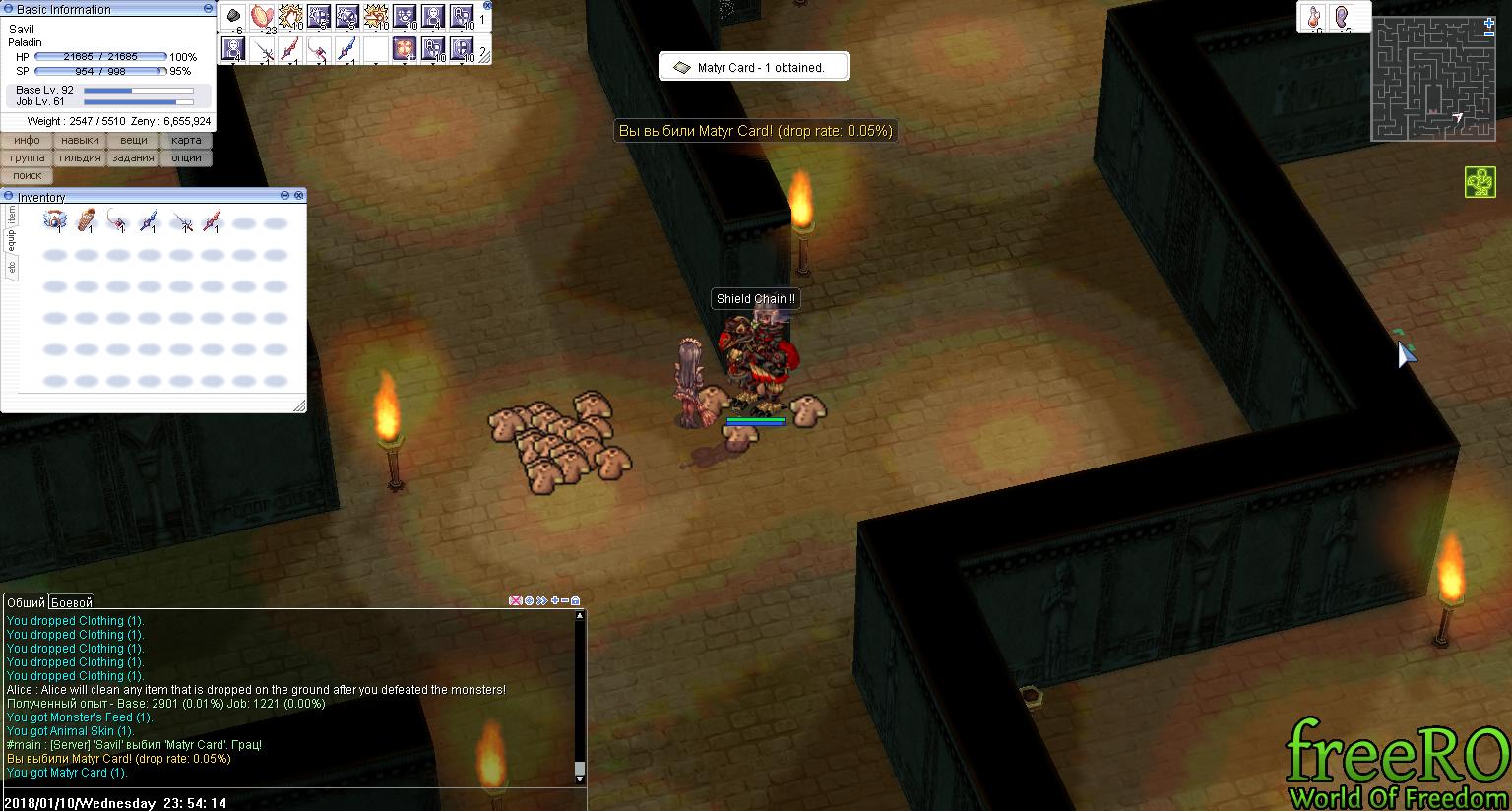Open the опции options menu
The height and width of the screenshot is (811, 1512).
pyautogui.click(x=186, y=158)
